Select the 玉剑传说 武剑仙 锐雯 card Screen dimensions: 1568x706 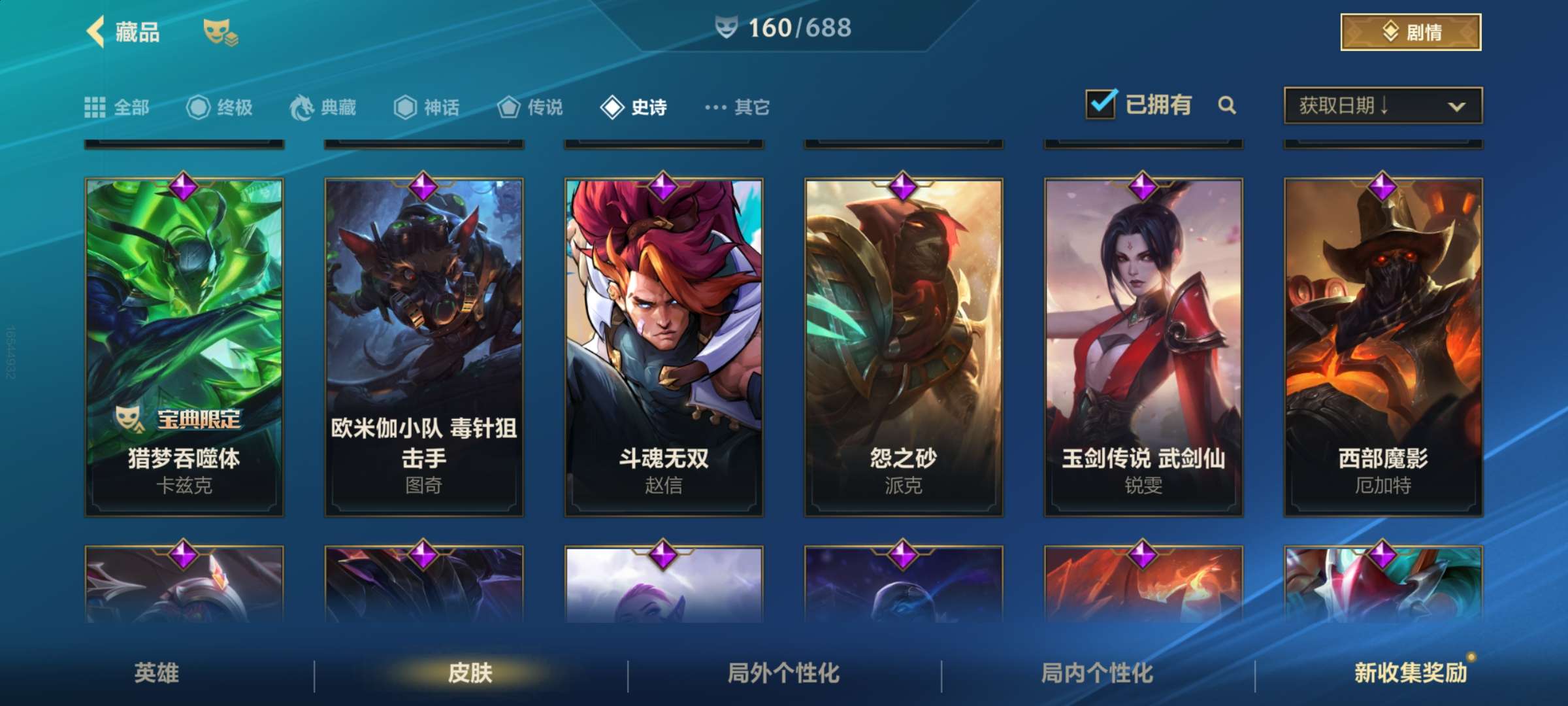1143,346
